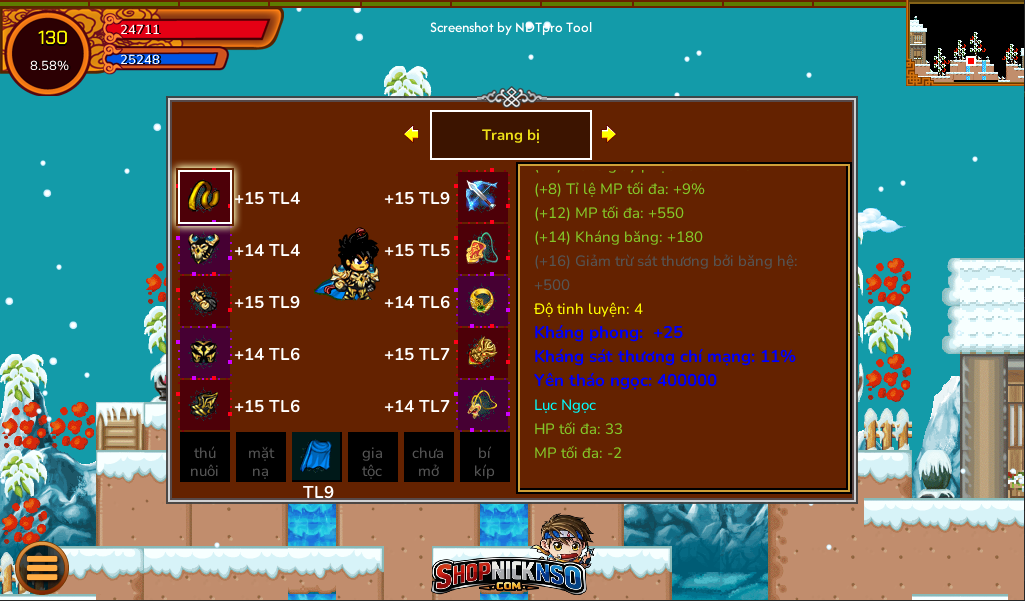Screen dimensions: 1025x601
Task: Go to next tab with right yellow arrow
Action: click(608, 134)
